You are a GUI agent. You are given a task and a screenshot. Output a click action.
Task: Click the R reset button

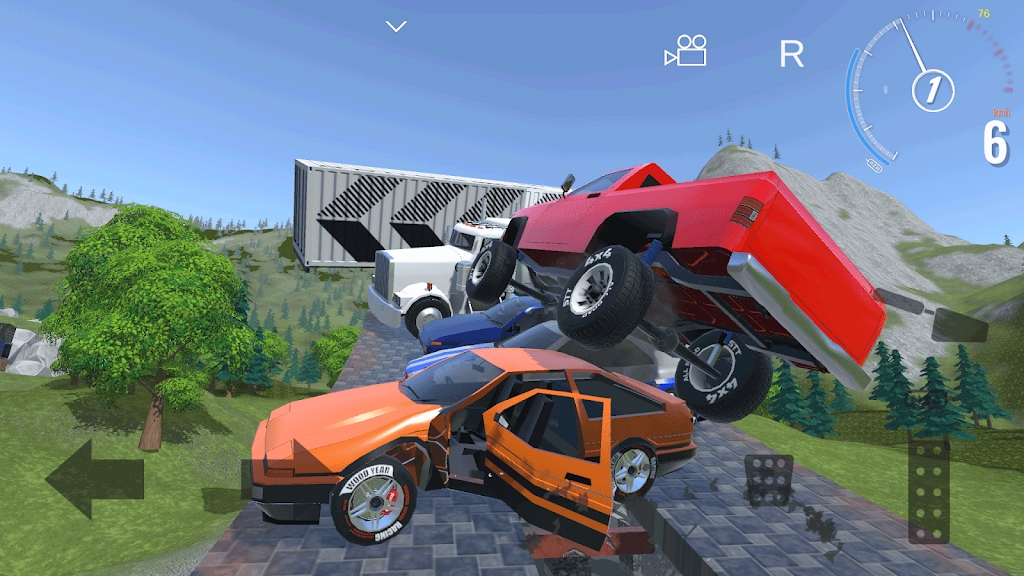coord(791,54)
